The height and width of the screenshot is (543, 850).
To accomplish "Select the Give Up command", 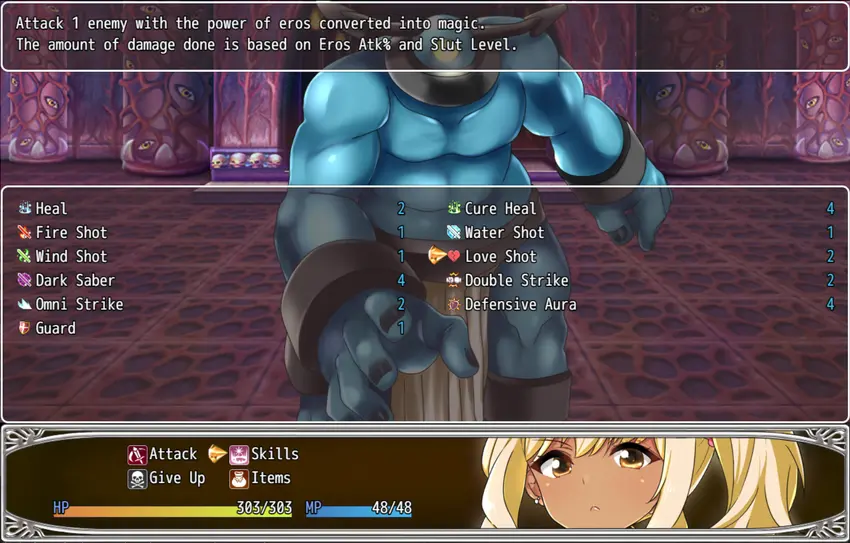I will tap(176, 479).
